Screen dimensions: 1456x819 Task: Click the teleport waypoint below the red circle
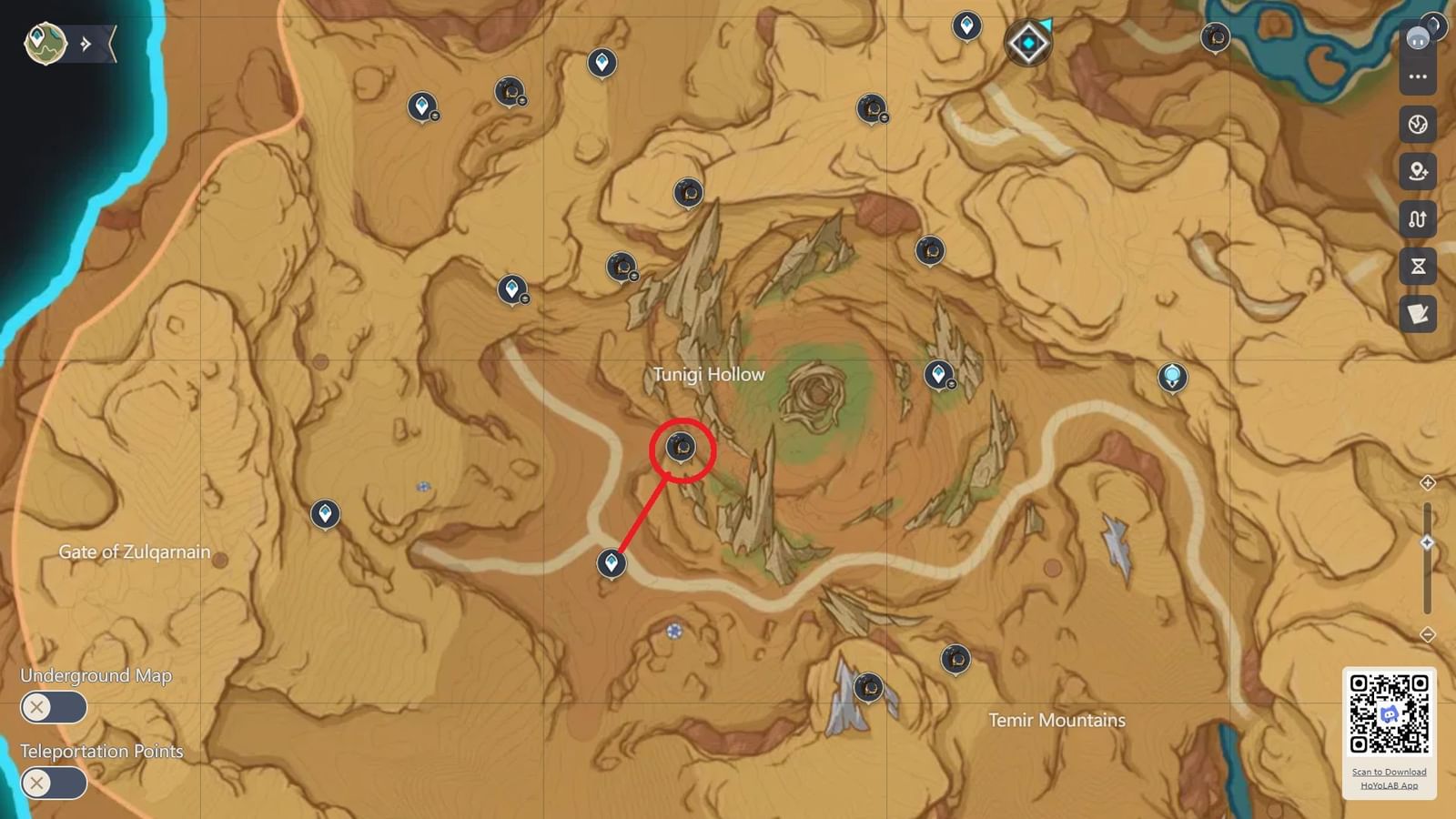coord(611,563)
